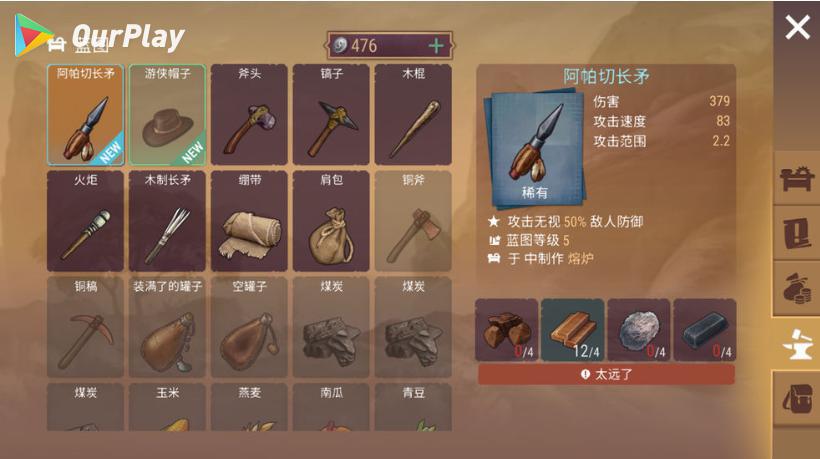Add more currency with the plus button
This screenshot has width=820, height=459.
click(x=436, y=45)
